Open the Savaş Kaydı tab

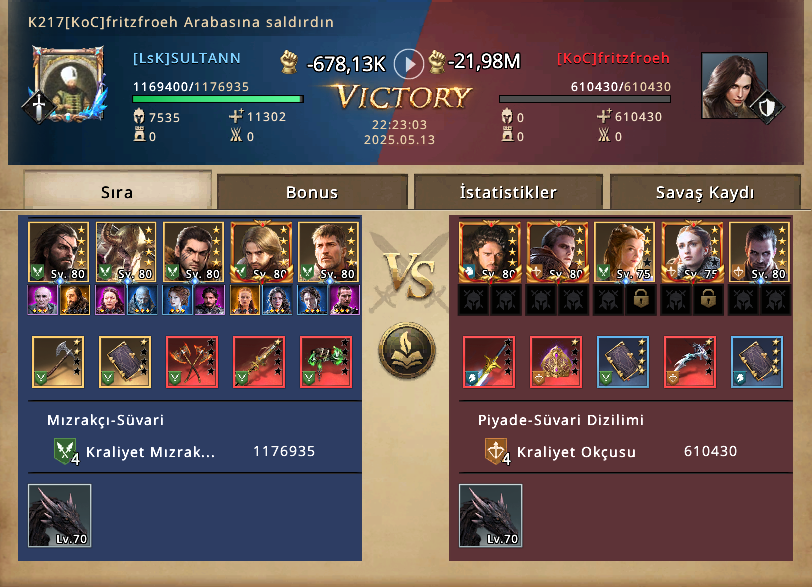[705, 192]
